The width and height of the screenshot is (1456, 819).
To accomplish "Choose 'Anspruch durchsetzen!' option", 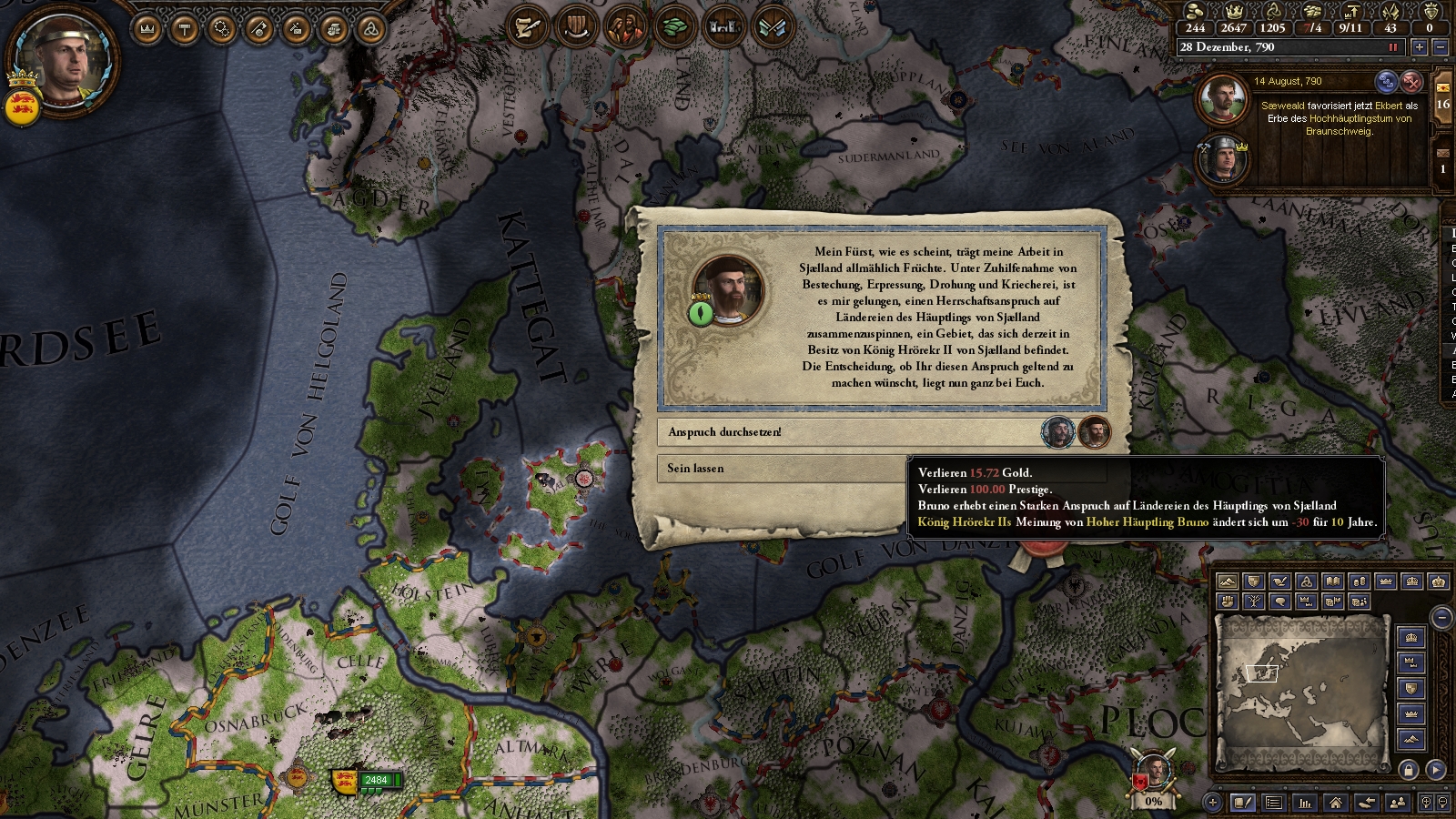I will [x=846, y=432].
